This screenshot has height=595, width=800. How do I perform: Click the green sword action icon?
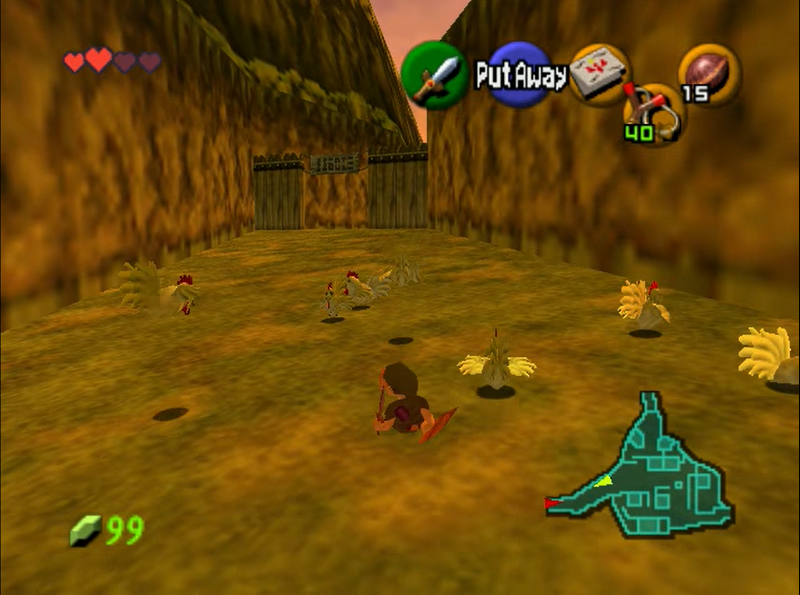point(435,75)
